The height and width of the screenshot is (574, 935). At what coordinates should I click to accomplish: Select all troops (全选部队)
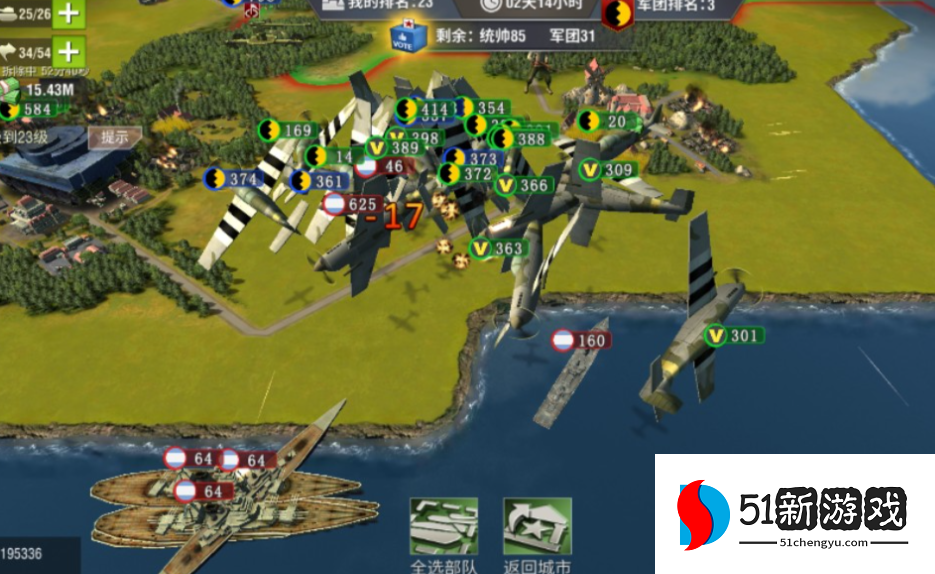coord(444,535)
